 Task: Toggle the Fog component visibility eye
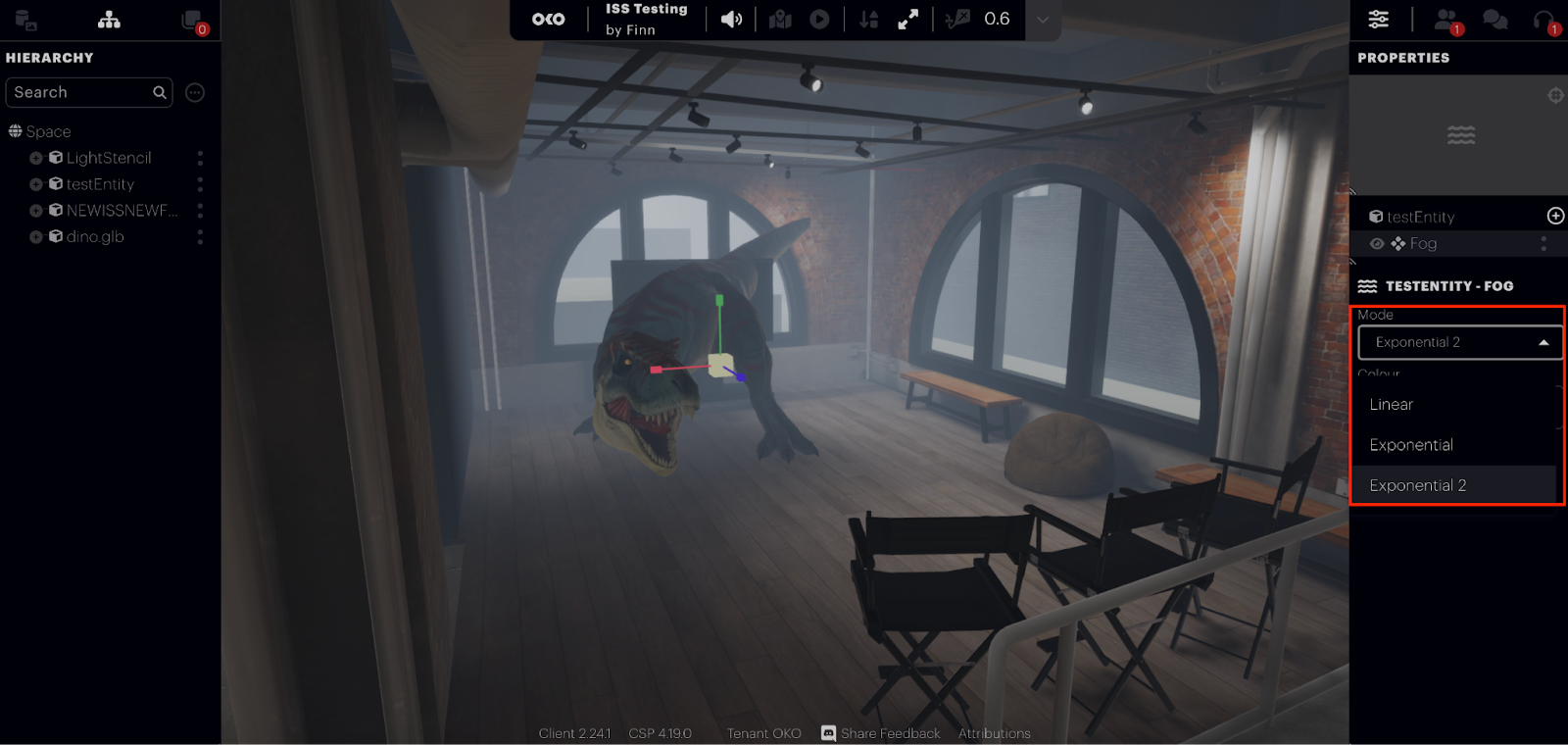[1377, 244]
